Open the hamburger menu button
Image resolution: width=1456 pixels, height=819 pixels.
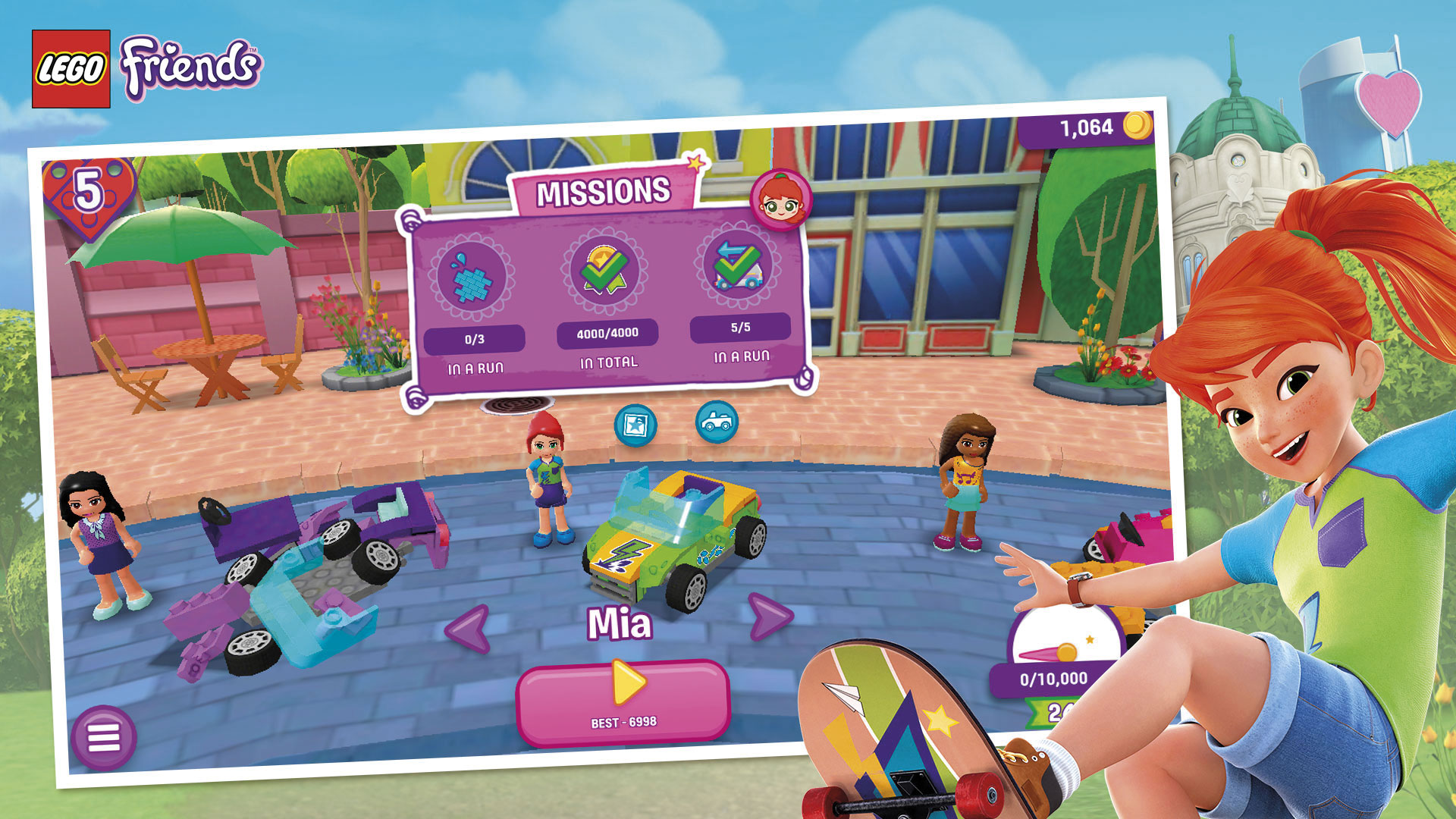(104, 737)
